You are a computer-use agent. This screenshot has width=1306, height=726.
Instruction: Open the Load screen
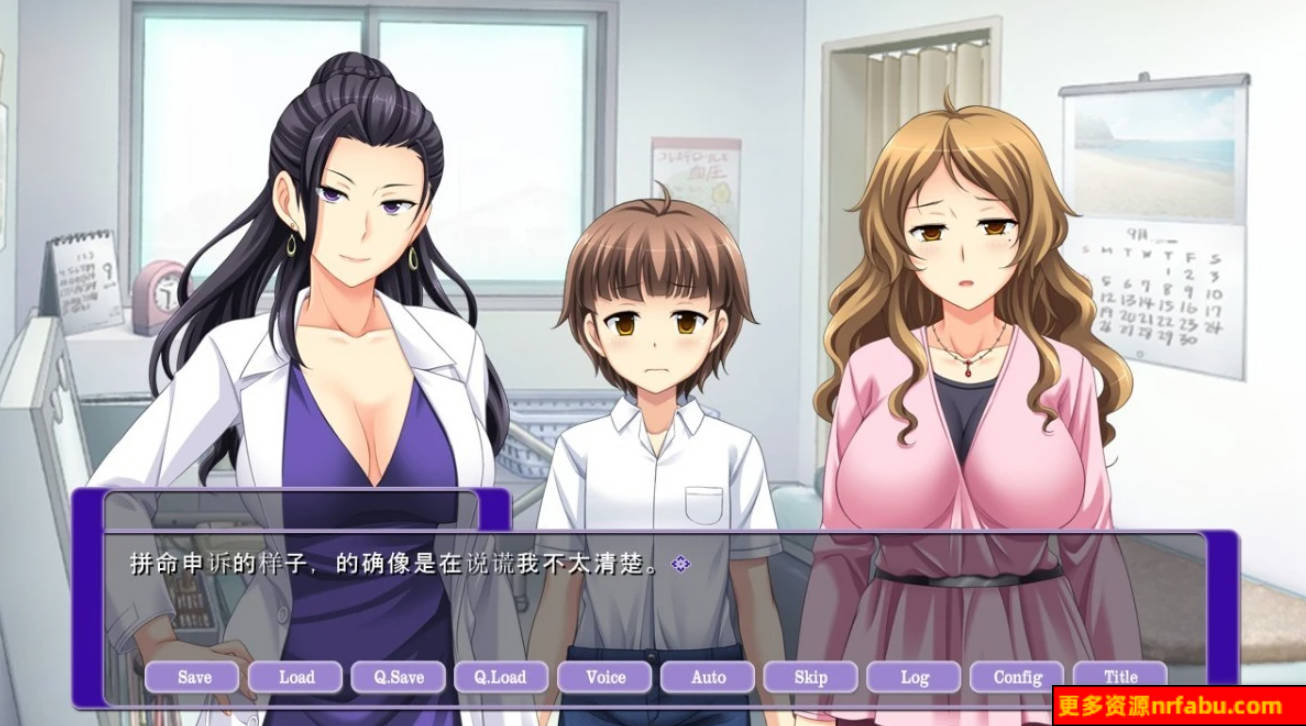(x=297, y=677)
